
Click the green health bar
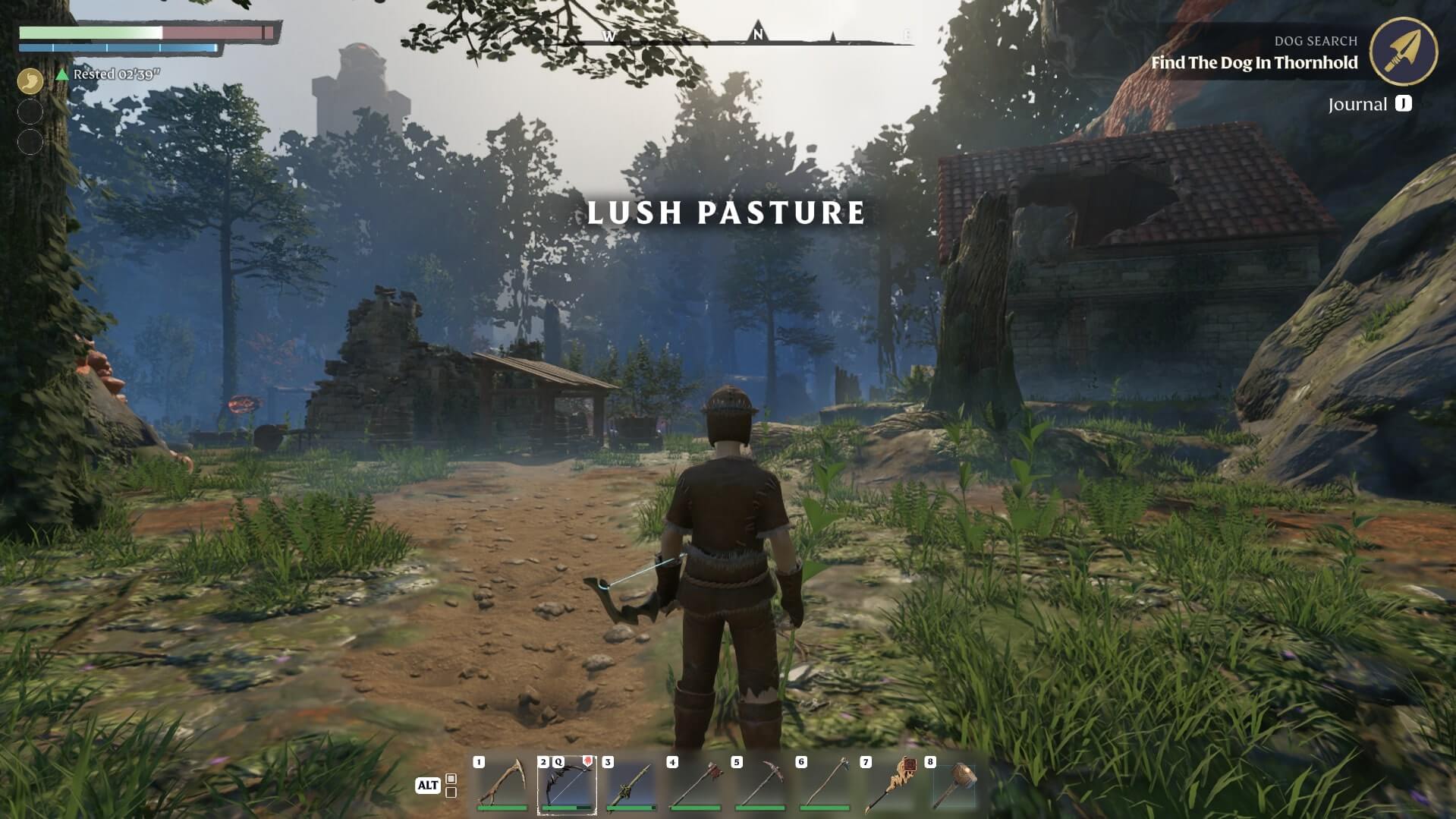pyautogui.click(x=91, y=33)
